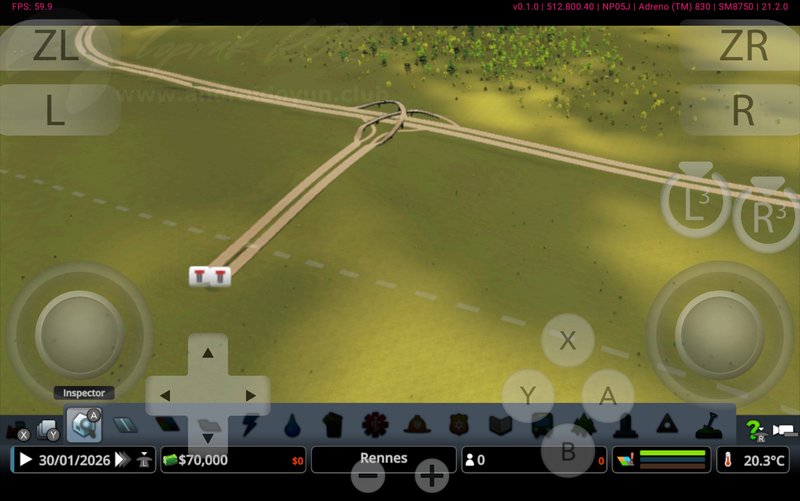800x501 pixels.
Task: Click the play button beside the date
Action: pyautogui.click(x=25, y=460)
